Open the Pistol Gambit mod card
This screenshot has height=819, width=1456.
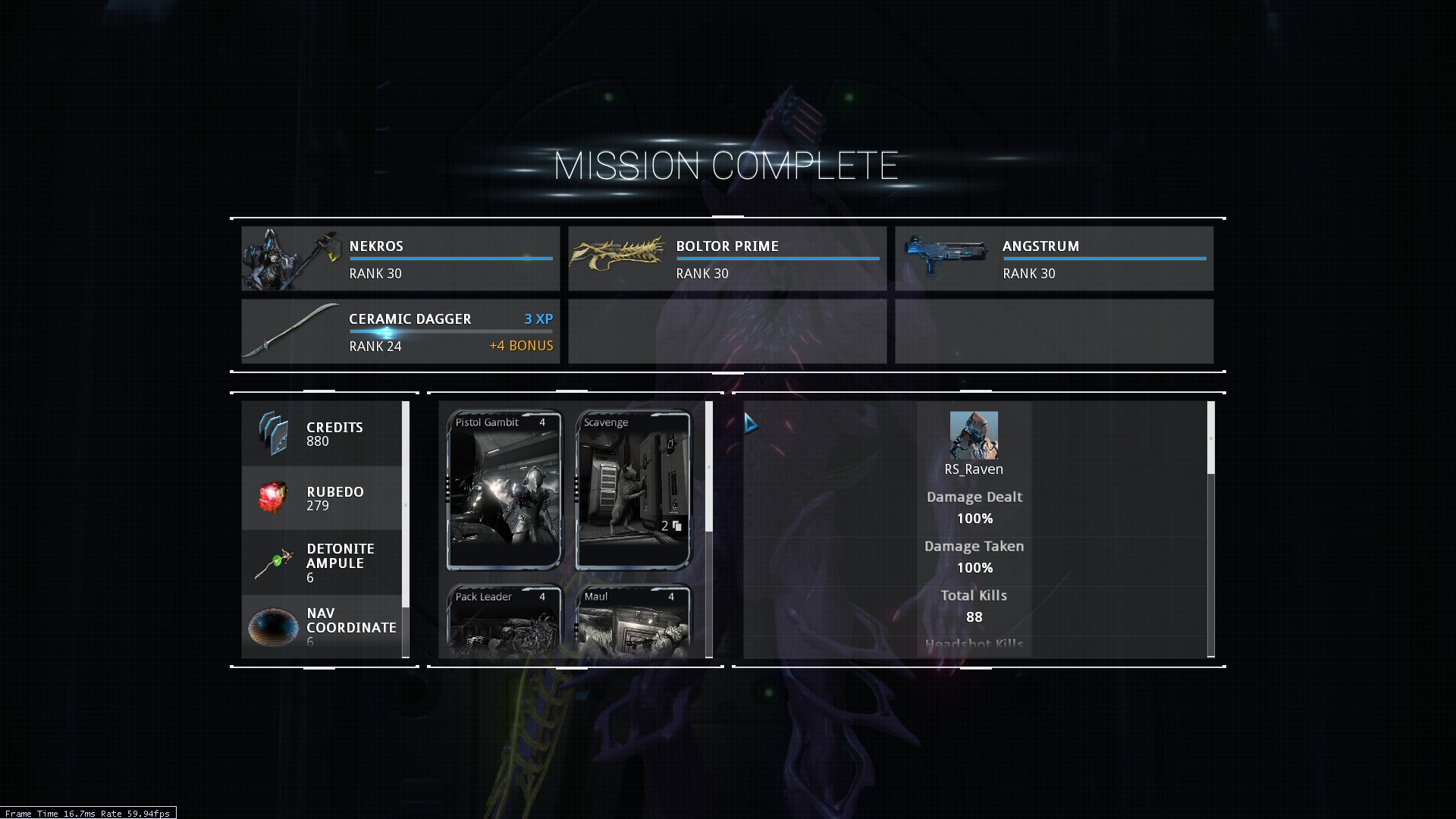pyautogui.click(x=504, y=490)
